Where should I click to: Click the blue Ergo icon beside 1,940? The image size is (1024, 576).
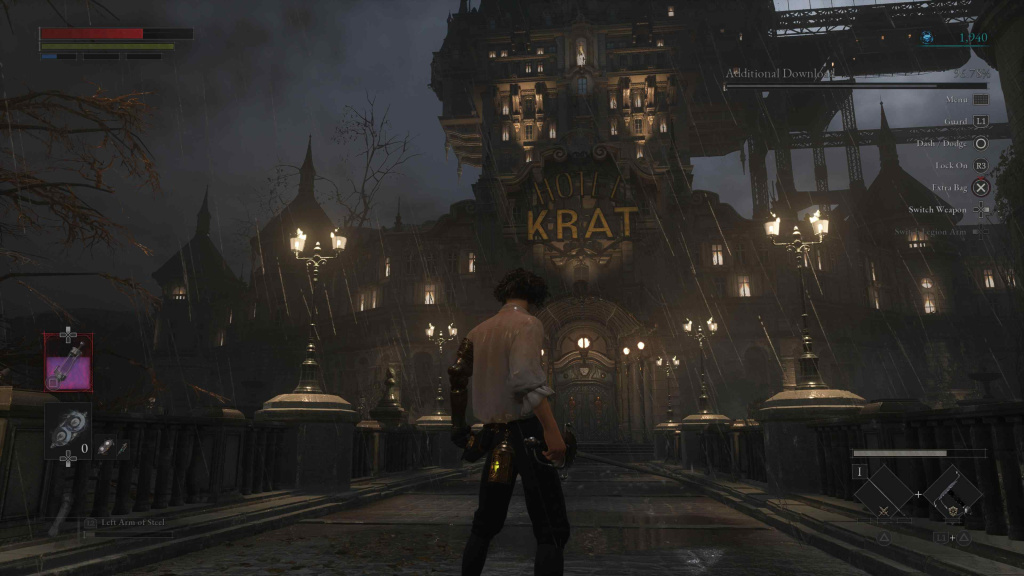(928, 38)
